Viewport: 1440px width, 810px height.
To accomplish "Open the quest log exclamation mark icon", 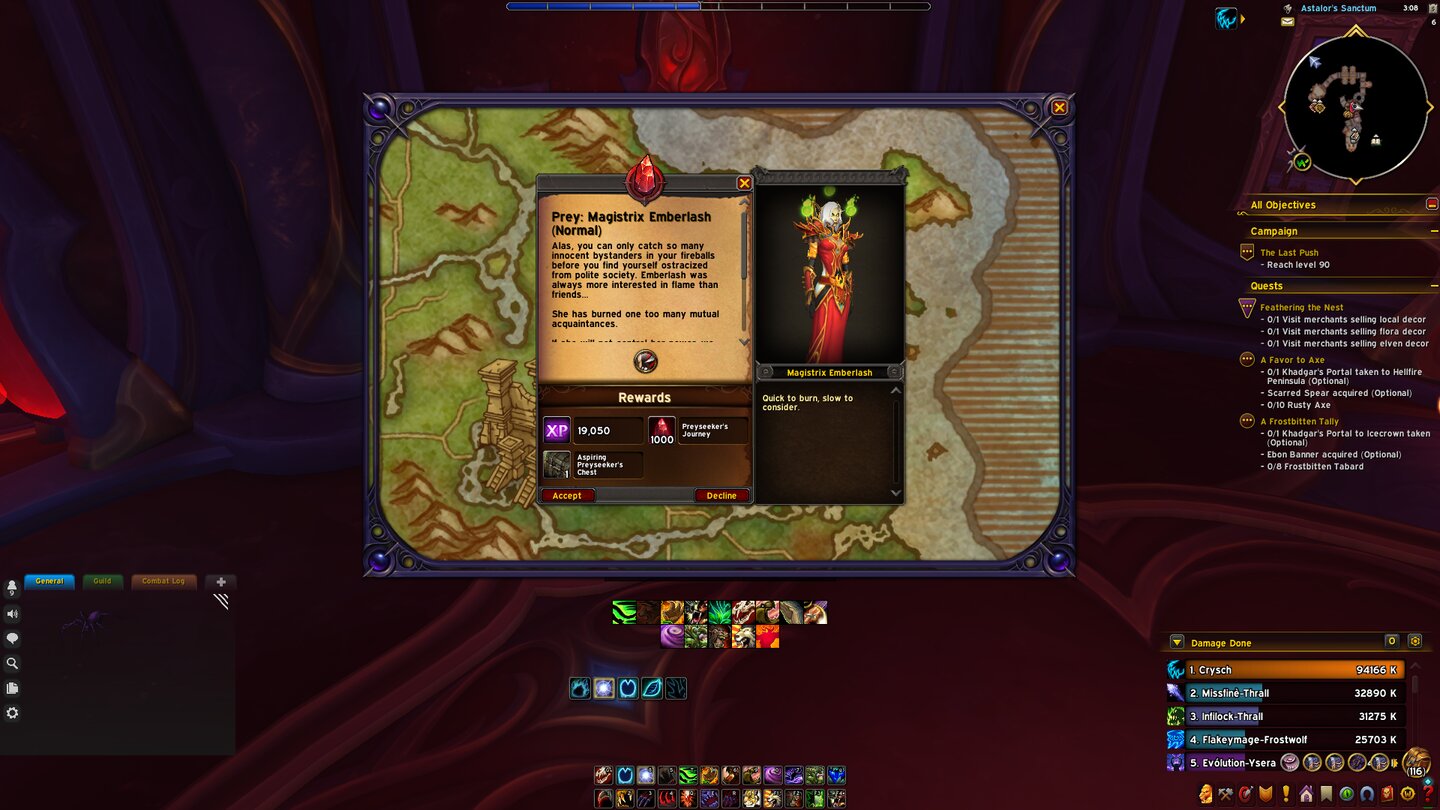I will pyautogui.click(x=1286, y=795).
